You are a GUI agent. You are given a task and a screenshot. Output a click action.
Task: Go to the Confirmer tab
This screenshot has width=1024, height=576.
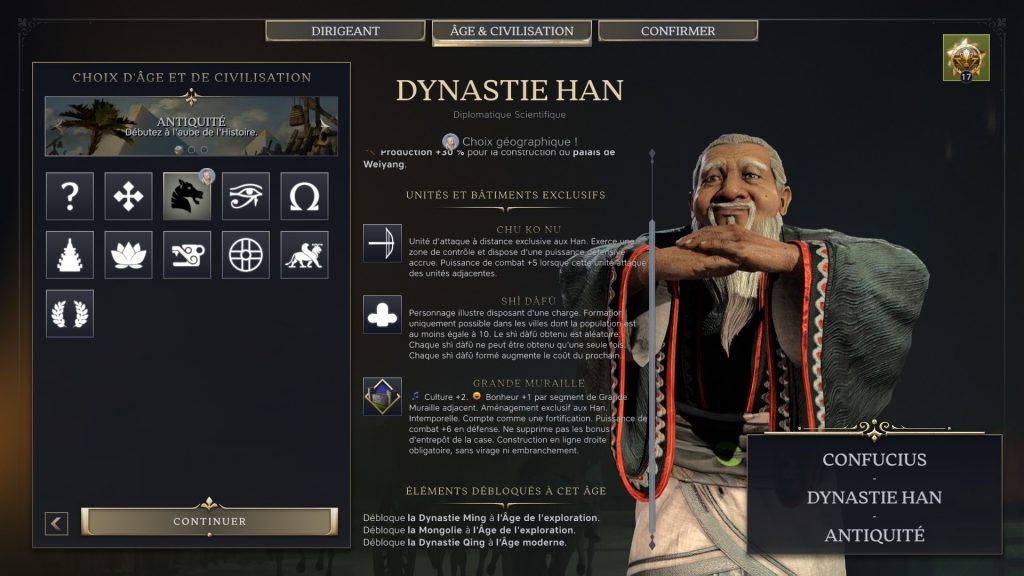tap(678, 31)
